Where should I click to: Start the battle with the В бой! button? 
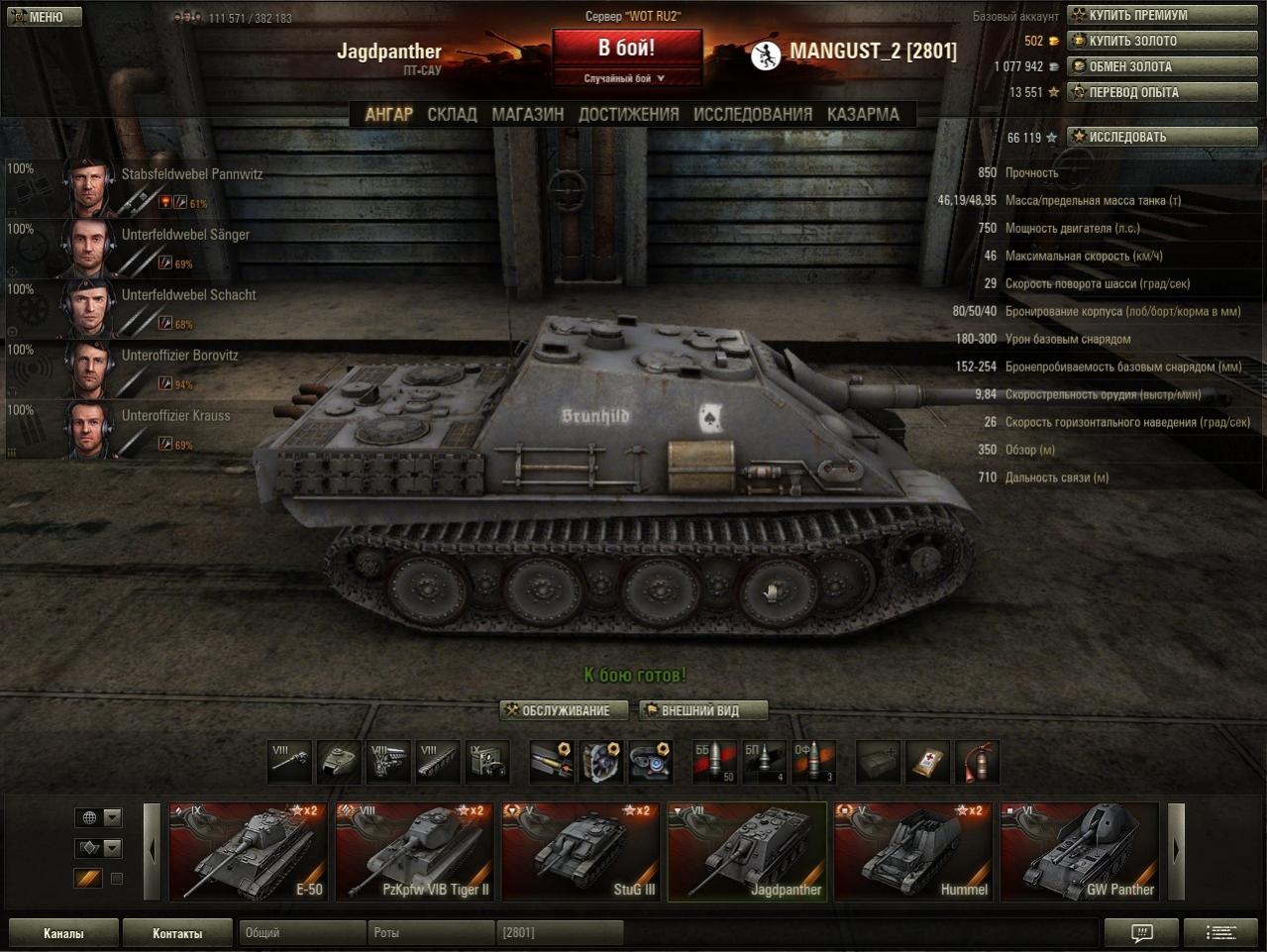coord(626,48)
